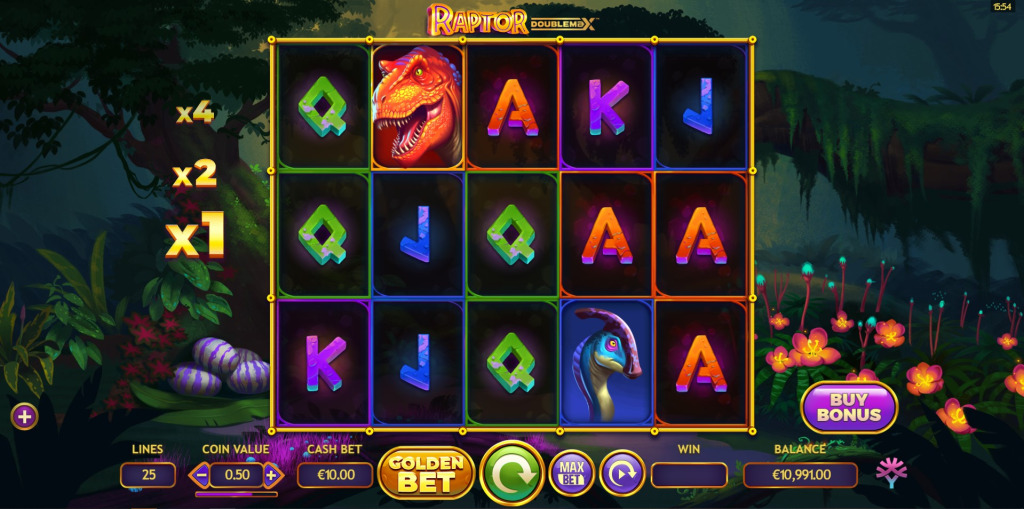Decrease the coin value
The width and height of the screenshot is (1024, 509).
tap(202, 475)
